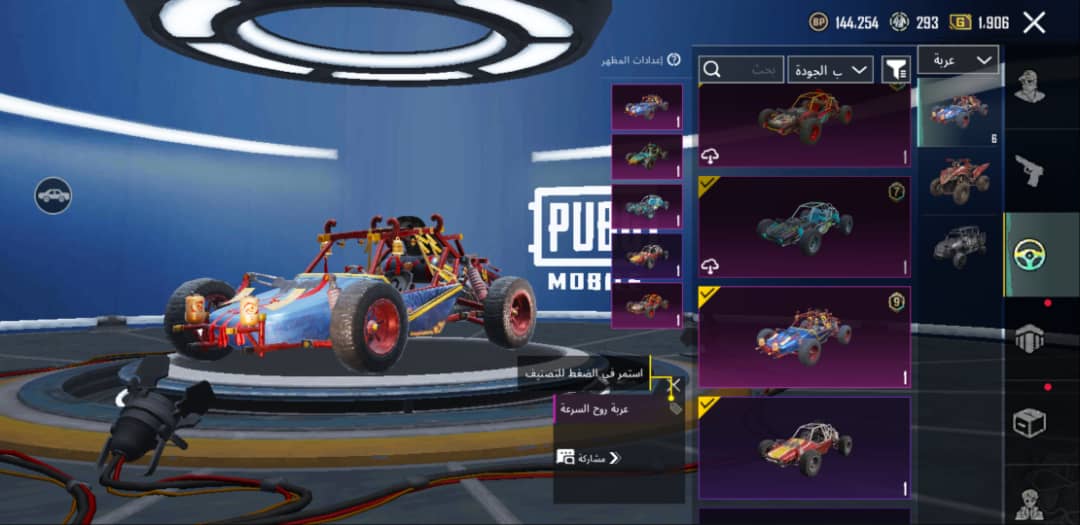This screenshot has width=1080, height=525.
Task: Click the filter funnel icon
Action: 896,69
